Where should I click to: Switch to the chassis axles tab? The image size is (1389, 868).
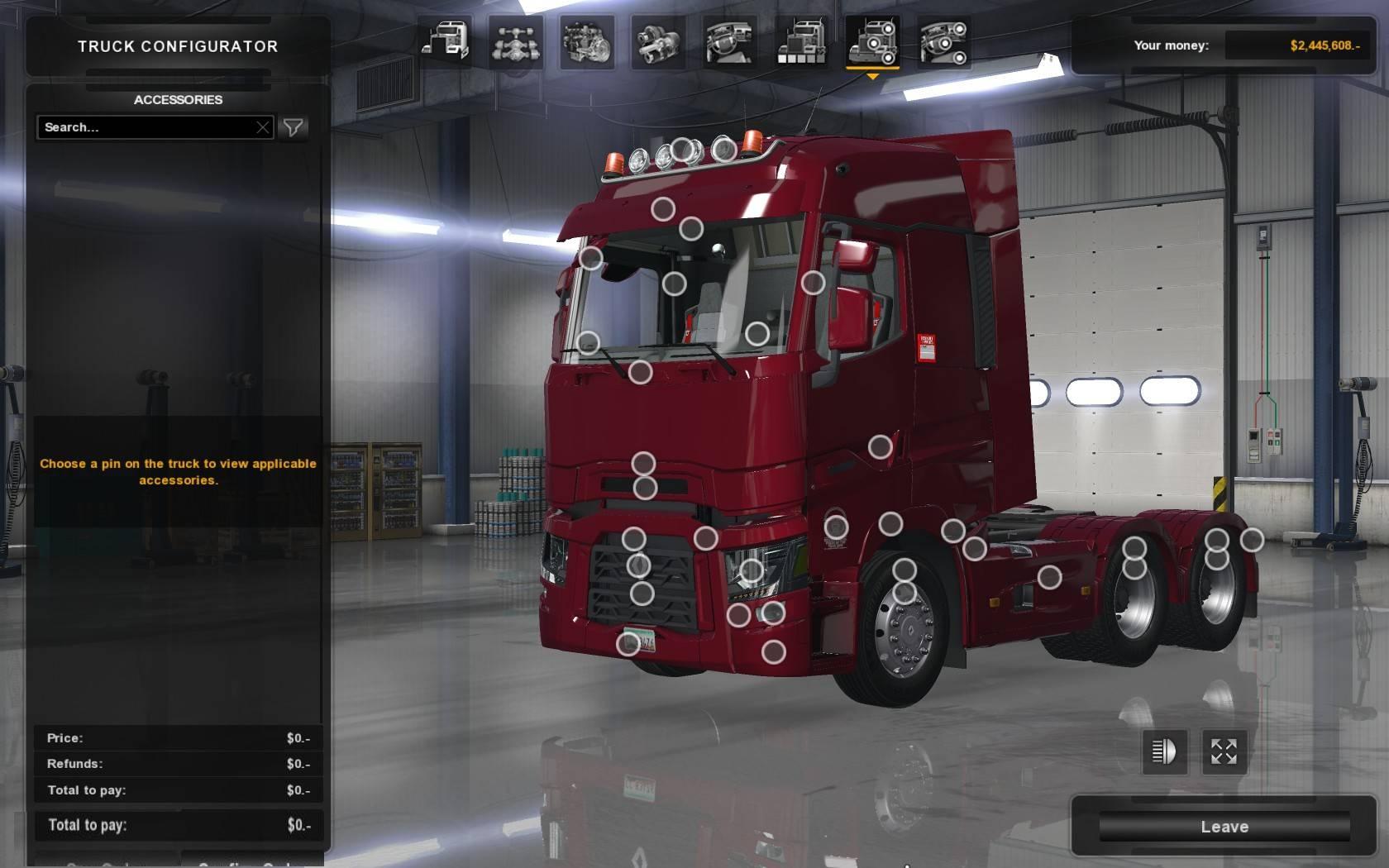[517, 42]
